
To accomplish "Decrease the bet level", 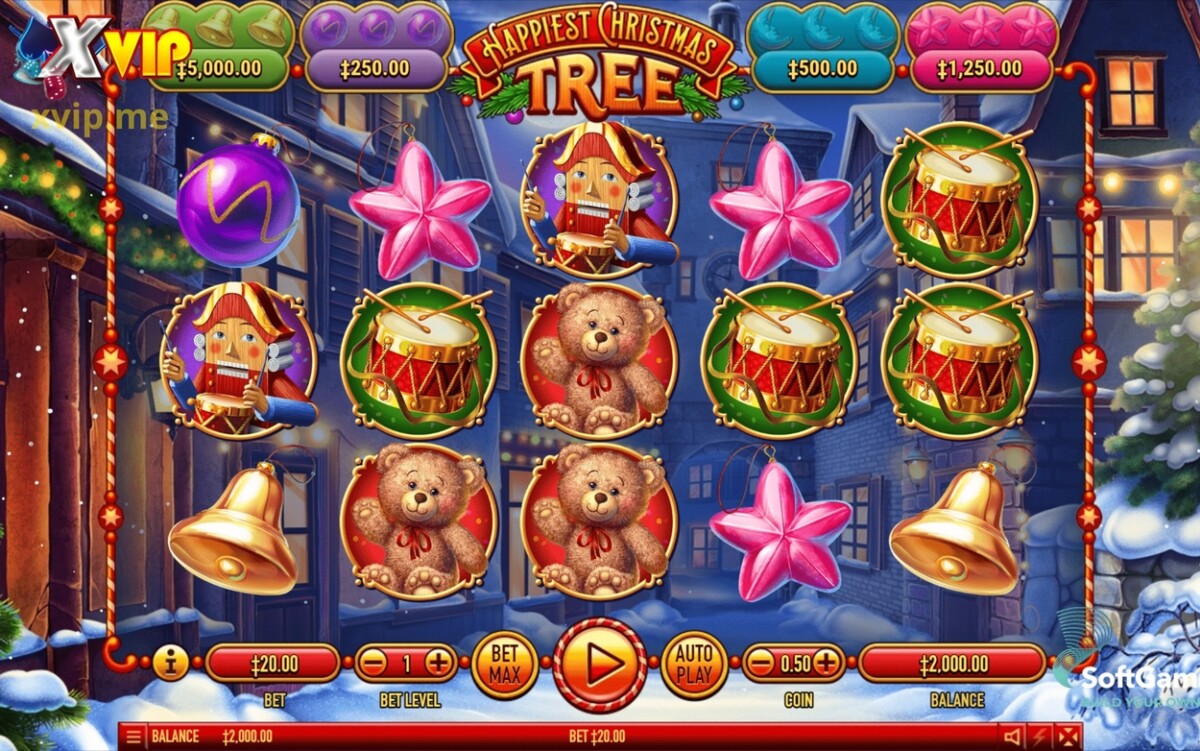I will point(374,663).
